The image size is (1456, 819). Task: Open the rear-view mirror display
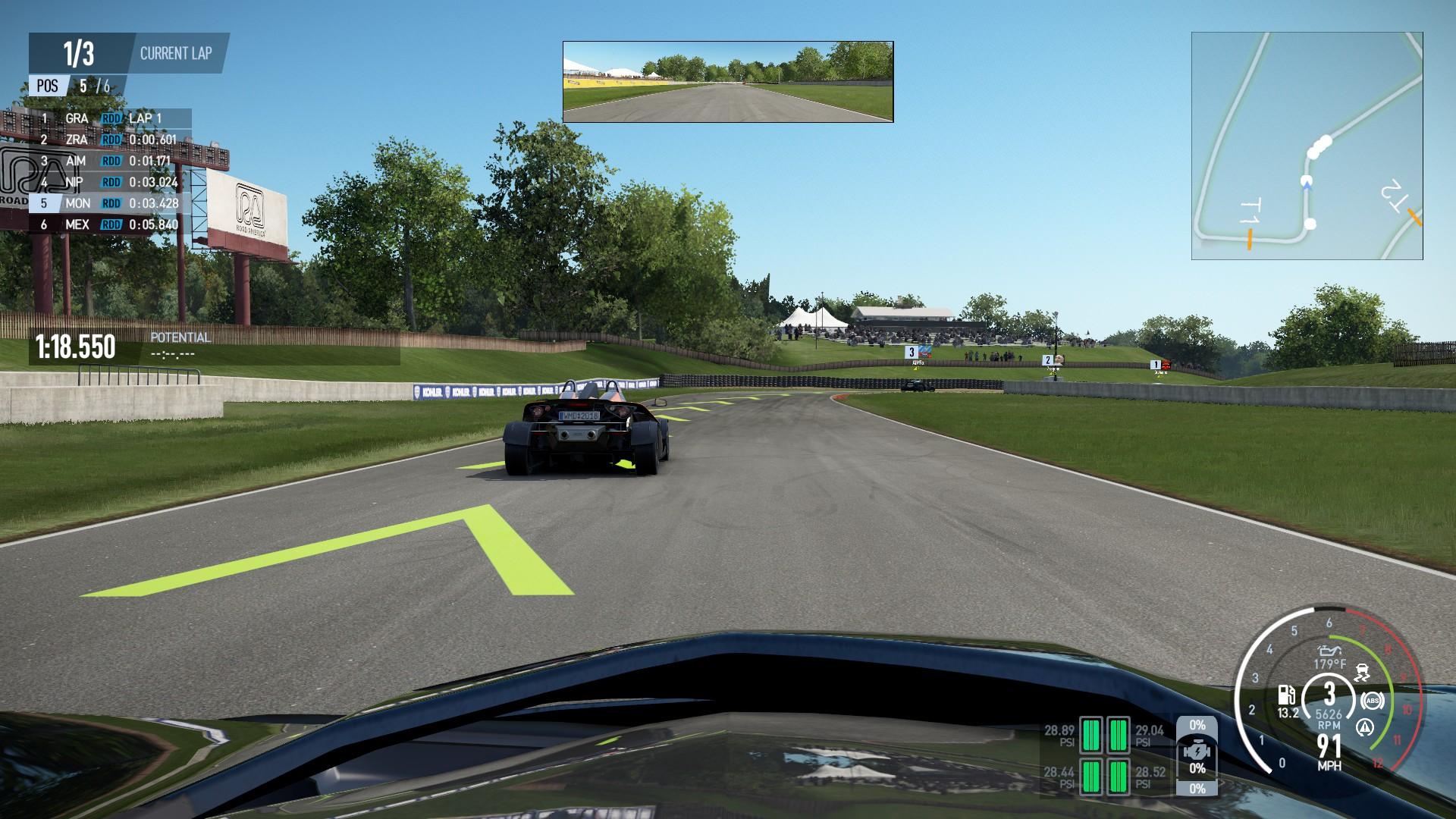coord(728,82)
